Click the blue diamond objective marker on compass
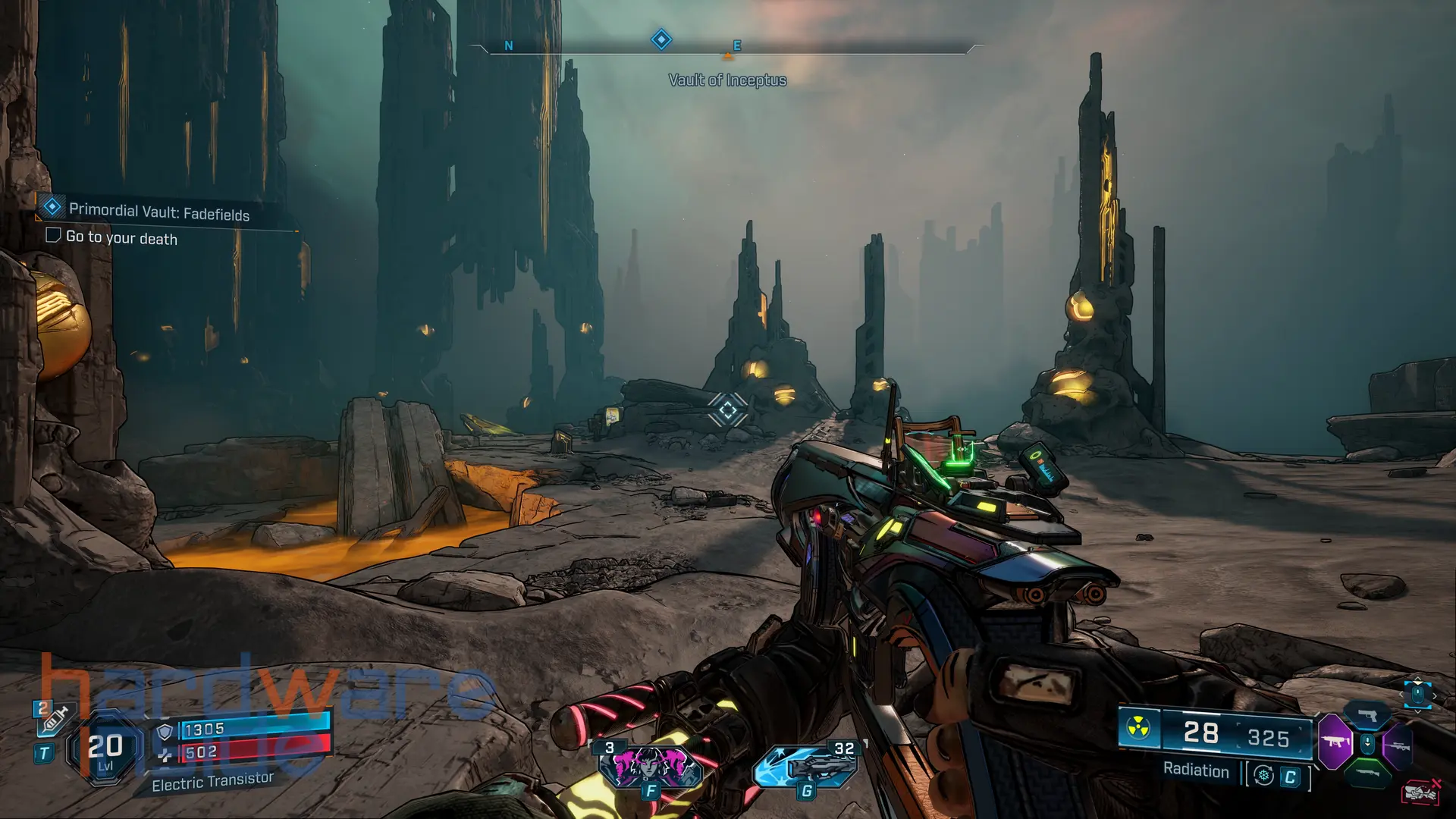Screen dimensions: 1456x819 point(661,39)
